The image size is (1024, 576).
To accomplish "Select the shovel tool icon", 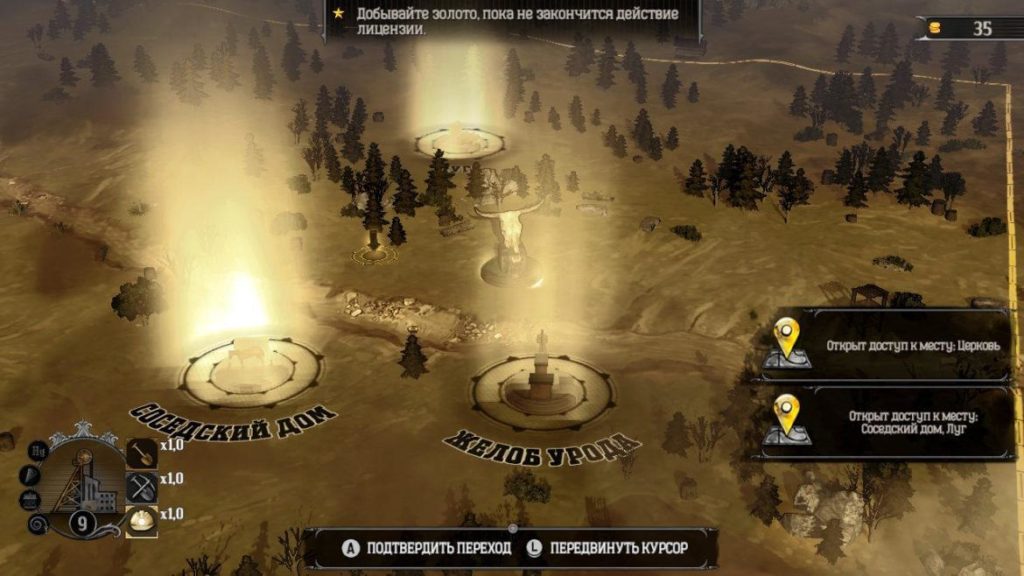I will (143, 452).
